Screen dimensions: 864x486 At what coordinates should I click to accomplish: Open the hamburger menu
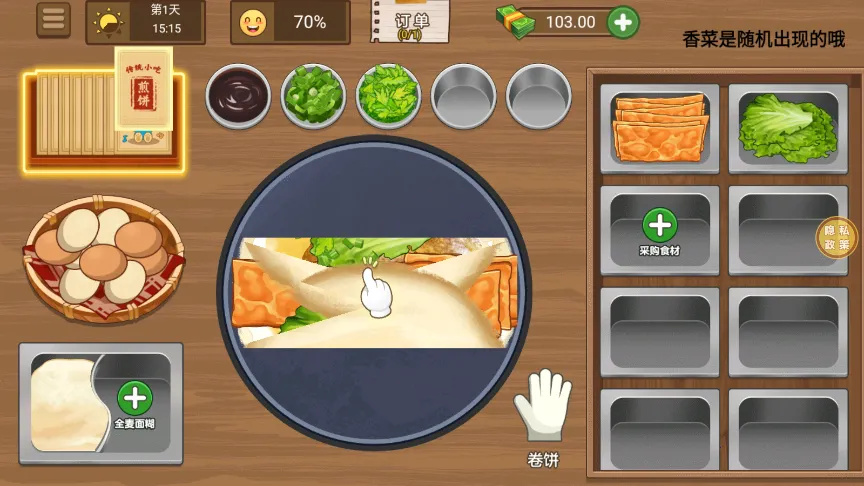(53, 20)
